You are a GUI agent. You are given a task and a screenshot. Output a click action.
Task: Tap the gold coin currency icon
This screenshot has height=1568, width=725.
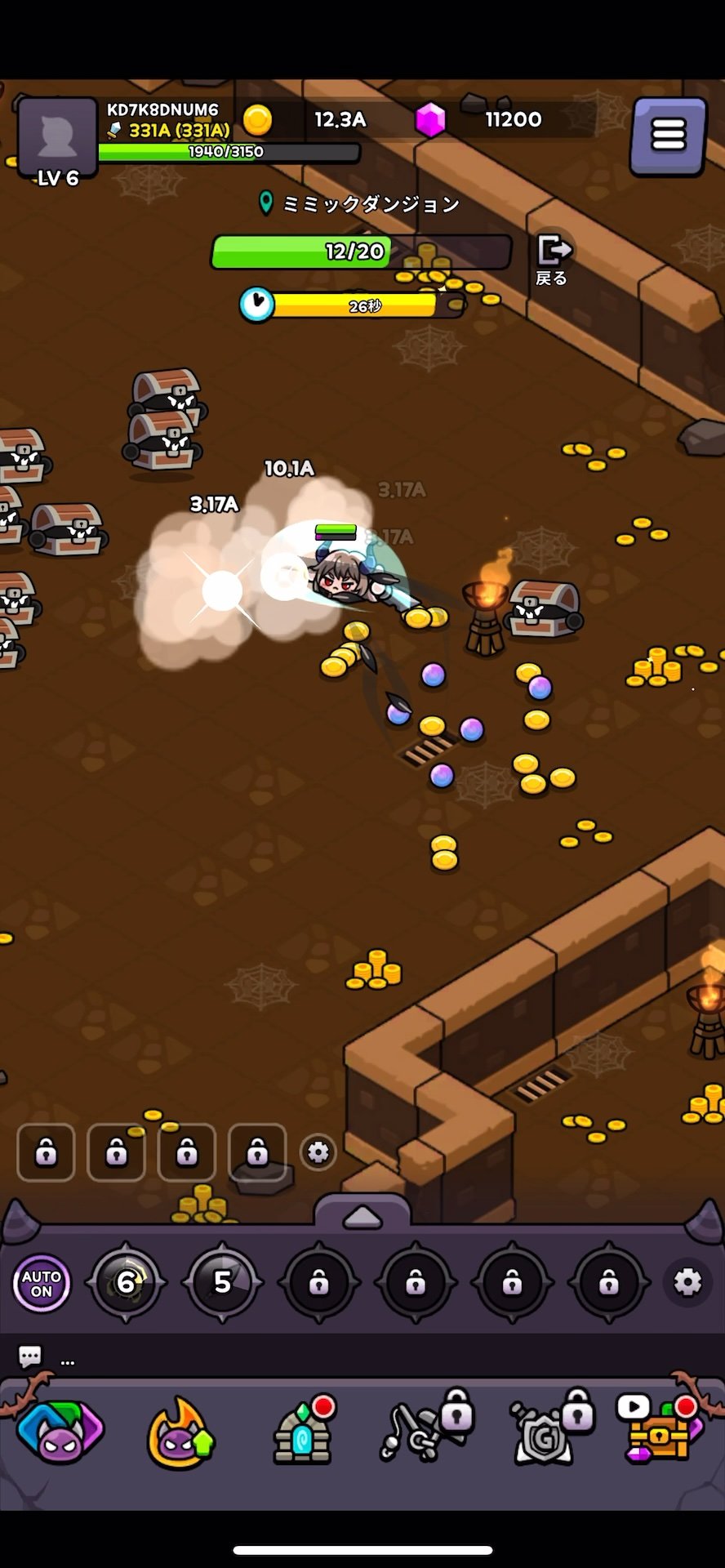257,121
